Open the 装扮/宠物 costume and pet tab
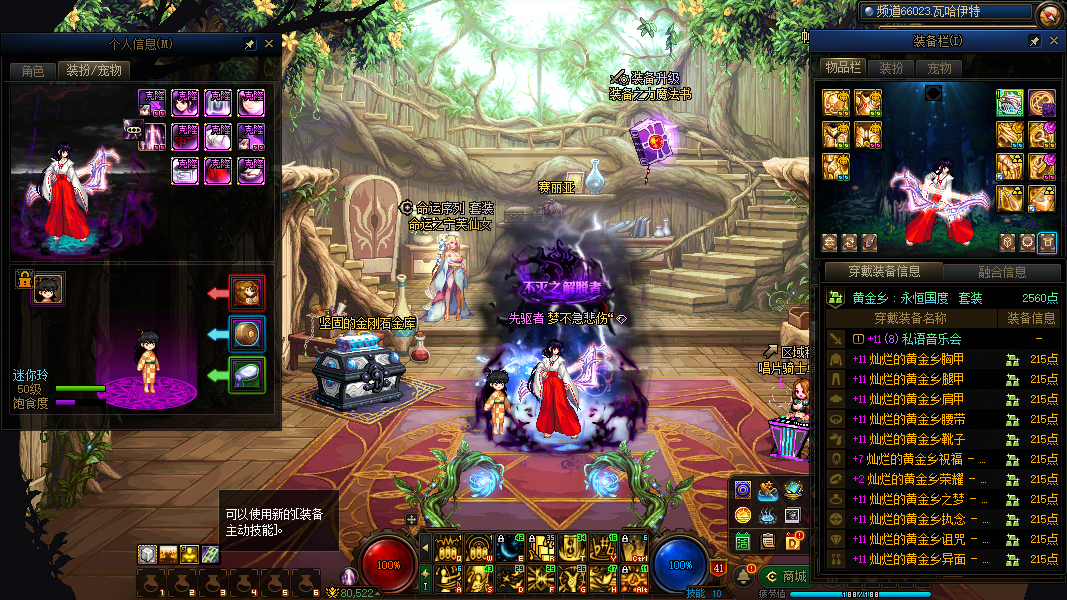1067x600 pixels. coord(94,71)
